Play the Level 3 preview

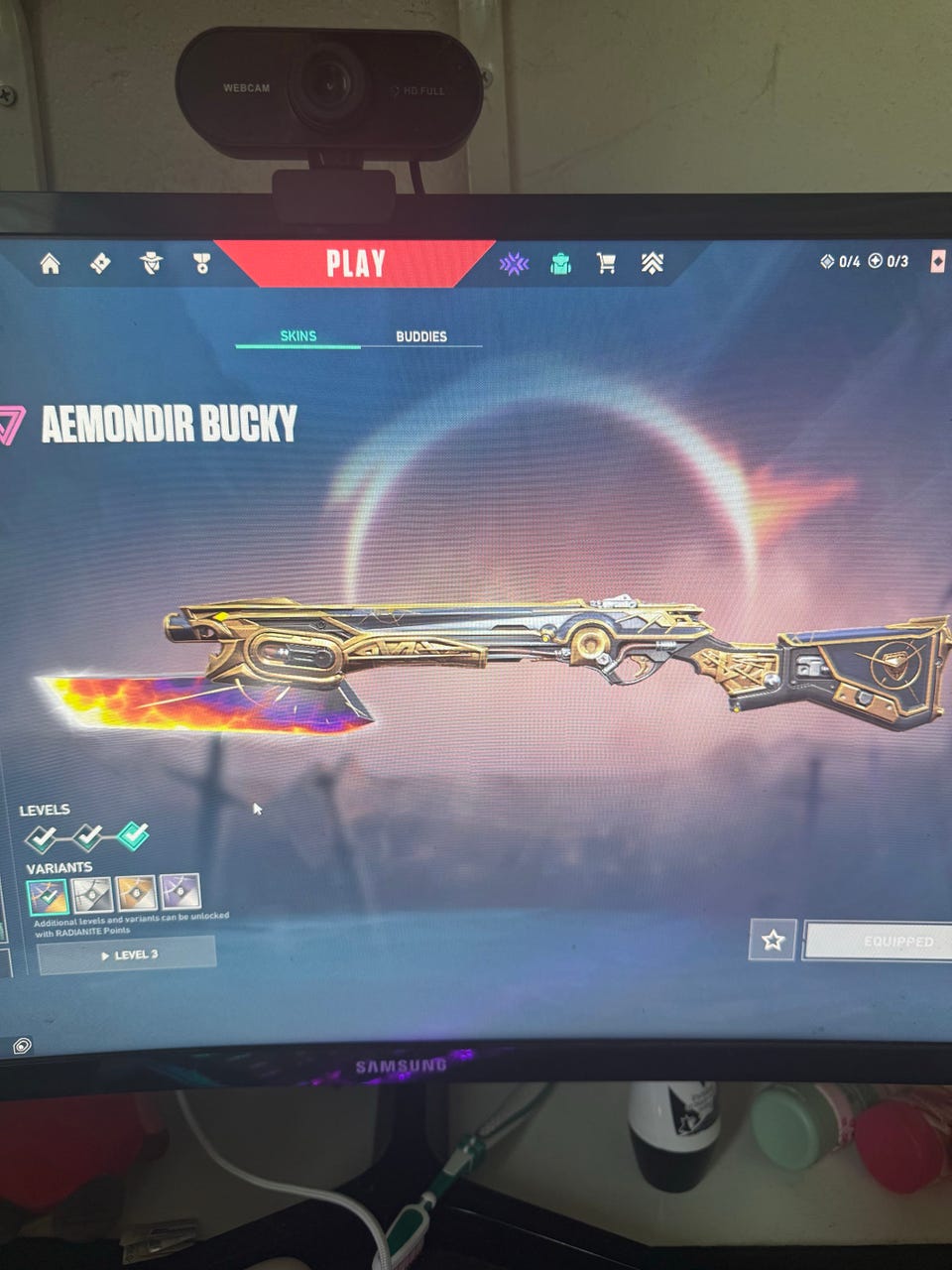click(127, 954)
